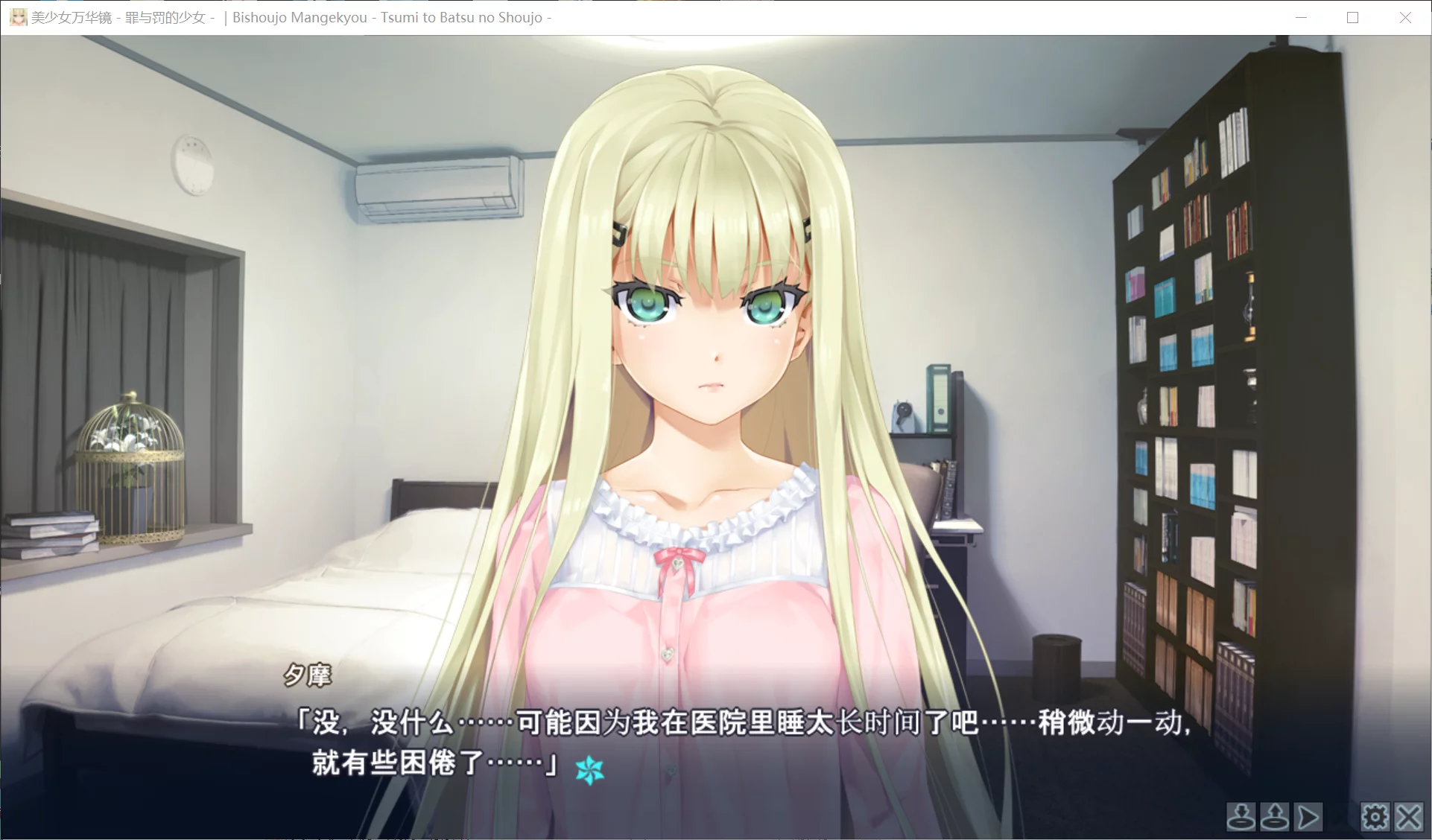Image resolution: width=1432 pixels, height=840 pixels.
Task: Minimize the game window
Action: [x=1301, y=16]
